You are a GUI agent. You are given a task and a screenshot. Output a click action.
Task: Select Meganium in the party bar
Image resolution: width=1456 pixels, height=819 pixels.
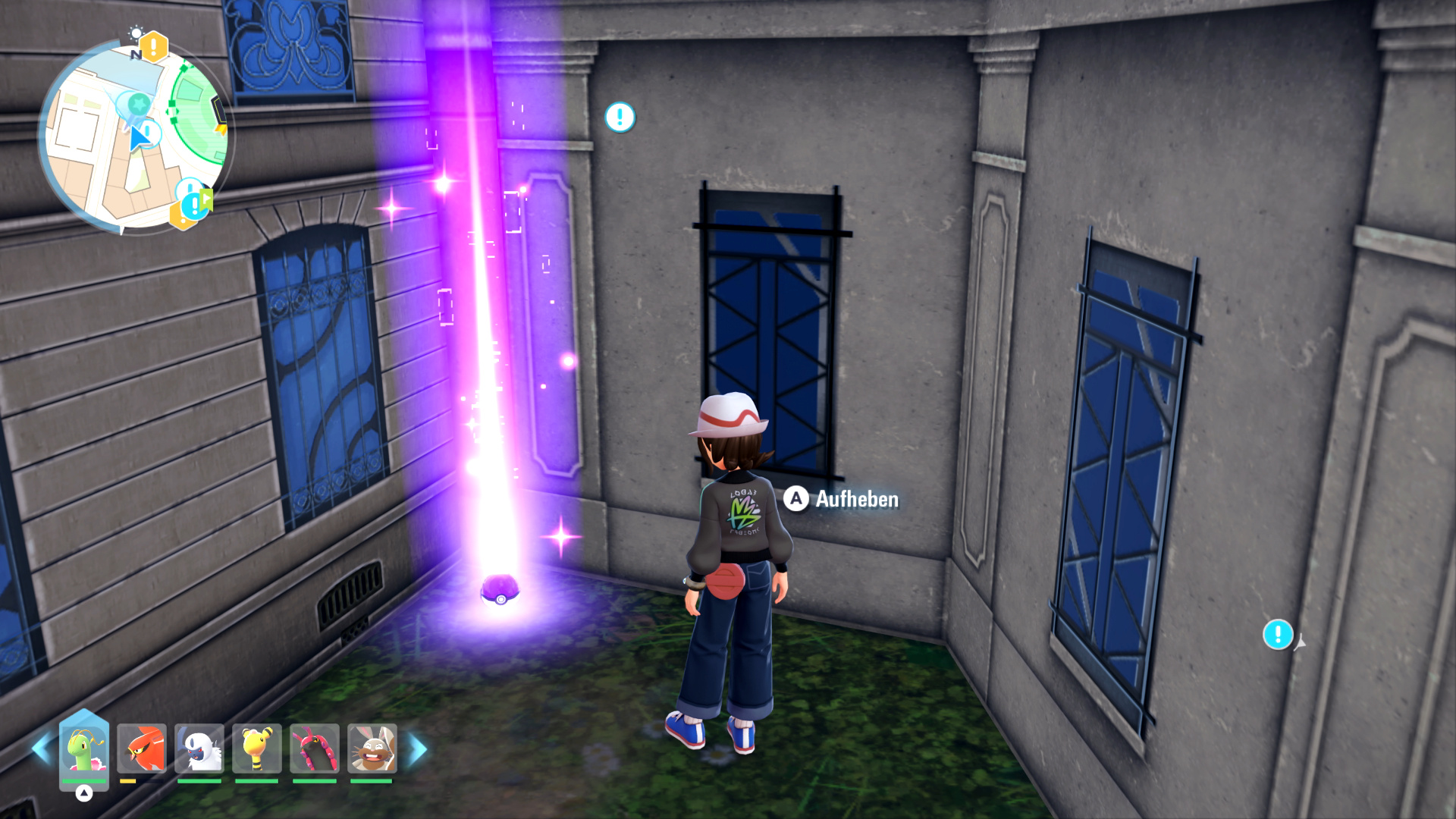(84, 748)
